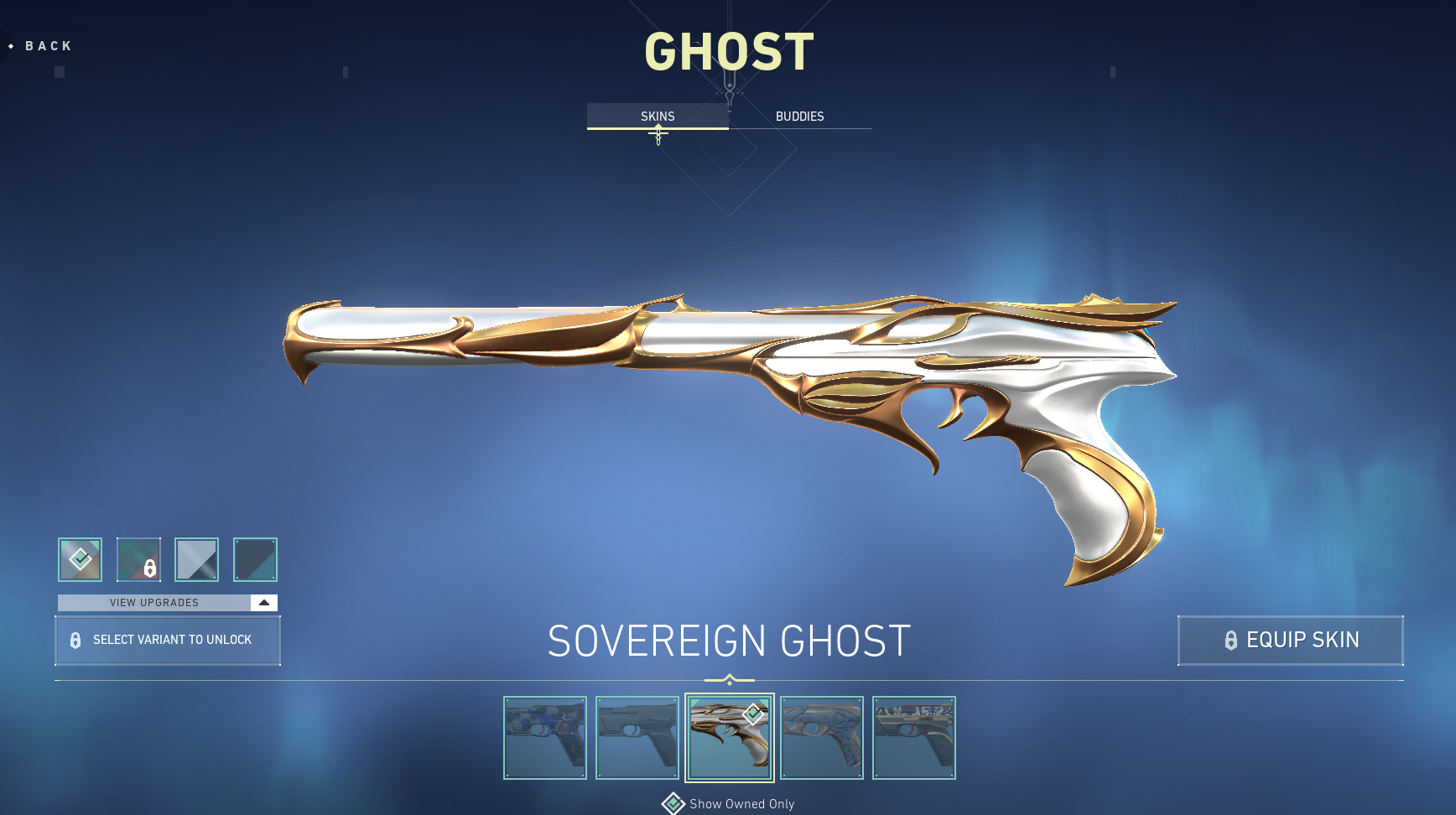
Task: Click the diamond icon next to Show Owned Only
Action: coord(672,803)
